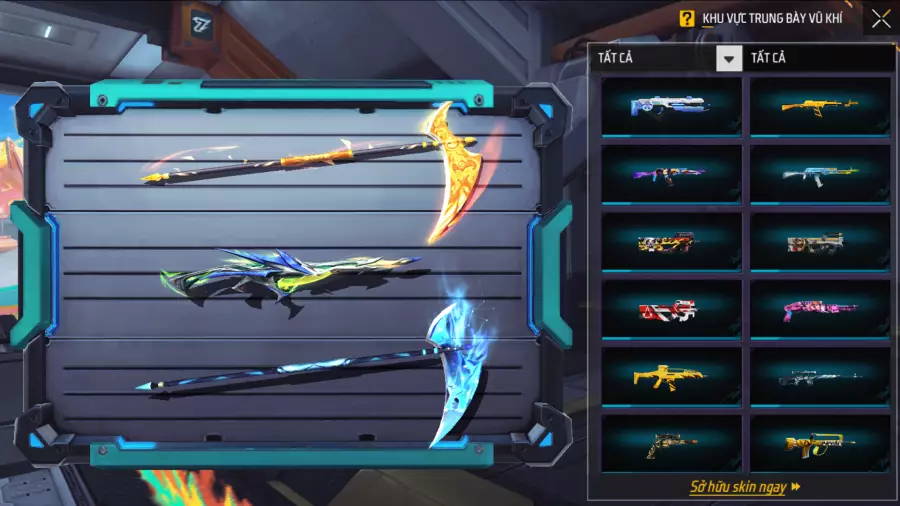Choose the pink shotgun skin

pyautogui.click(x=819, y=309)
